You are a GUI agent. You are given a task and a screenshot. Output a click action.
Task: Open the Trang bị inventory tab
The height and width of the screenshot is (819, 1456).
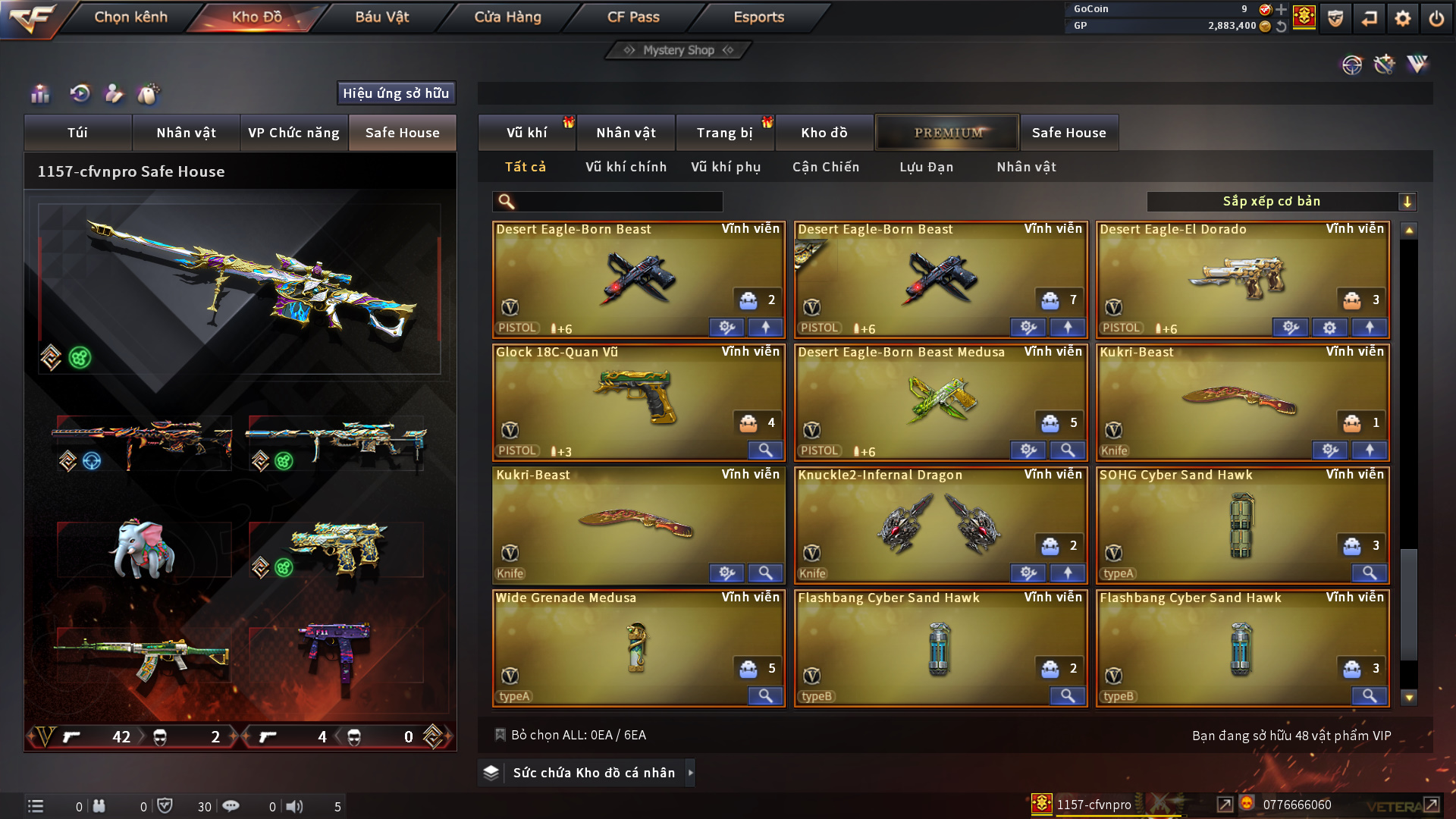tap(724, 133)
